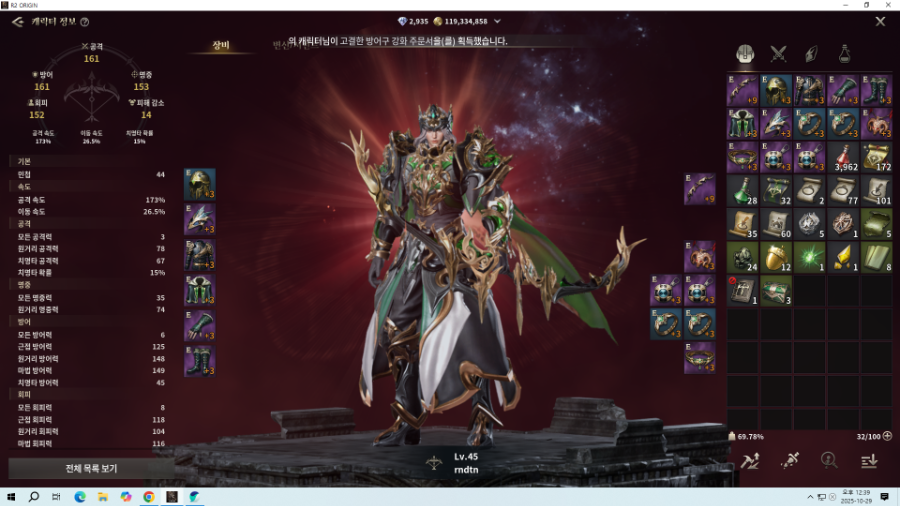Viewport: 900px width, 506px height.
Task: Select the +9 bow in the inventory
Action: 743,90
